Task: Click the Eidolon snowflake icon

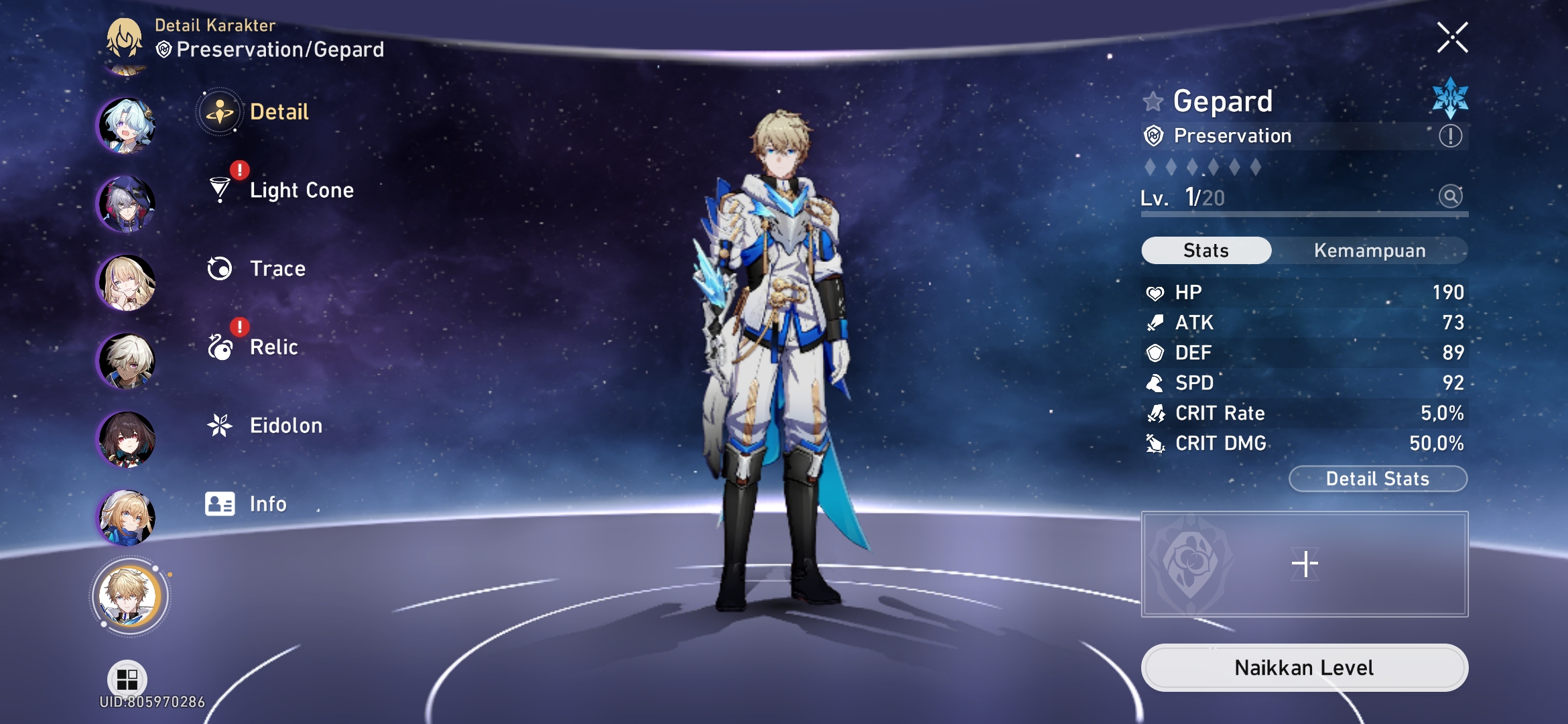Action: 219,425
